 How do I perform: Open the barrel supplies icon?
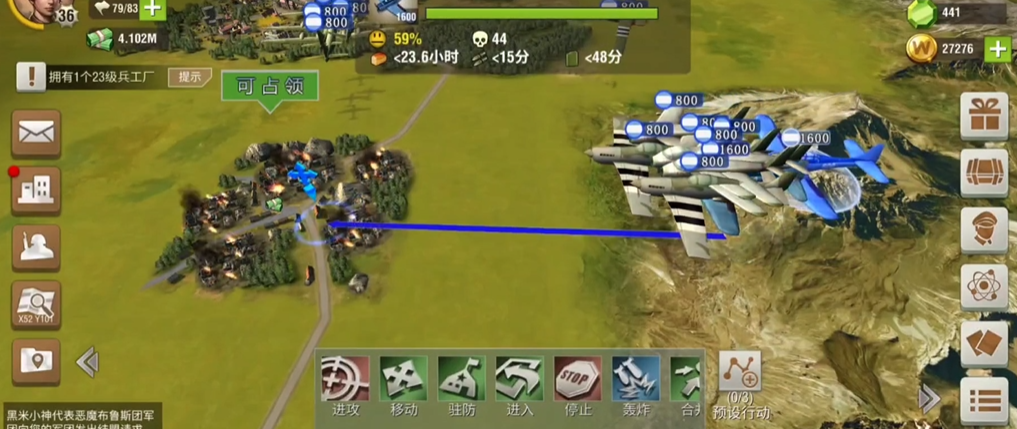pos(984,173)
